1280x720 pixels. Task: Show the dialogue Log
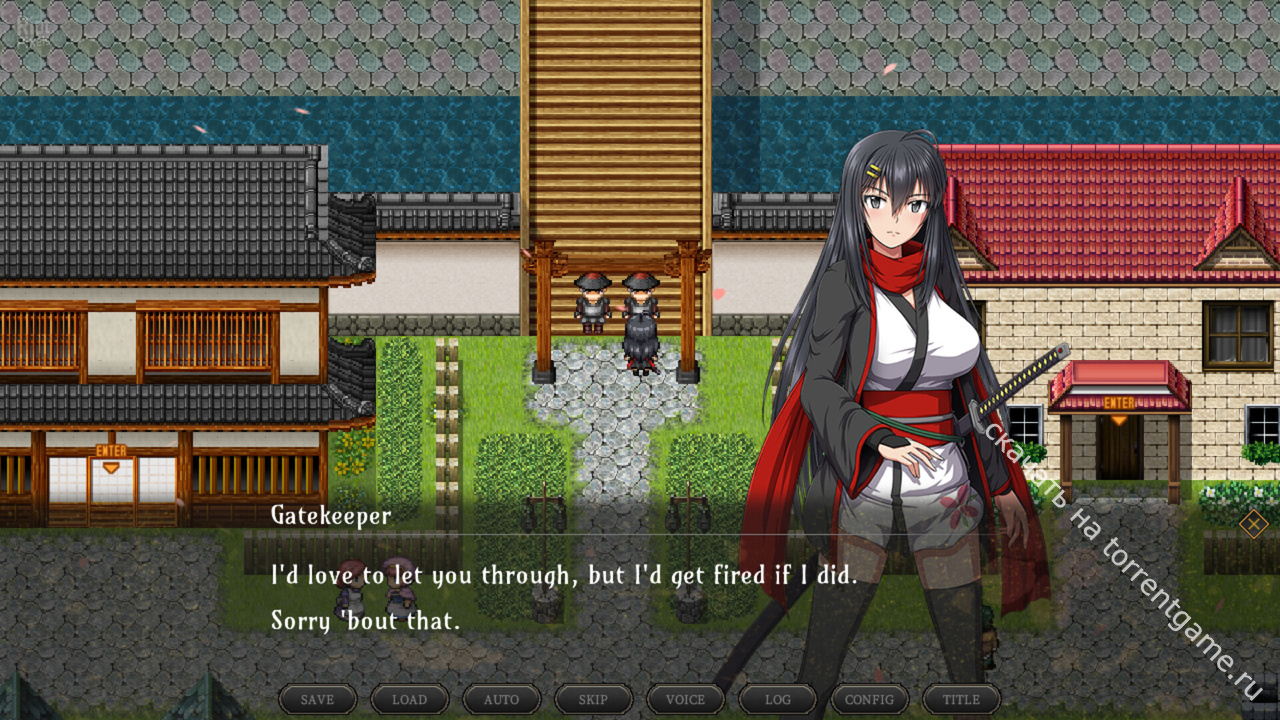(x=777, y=699)
